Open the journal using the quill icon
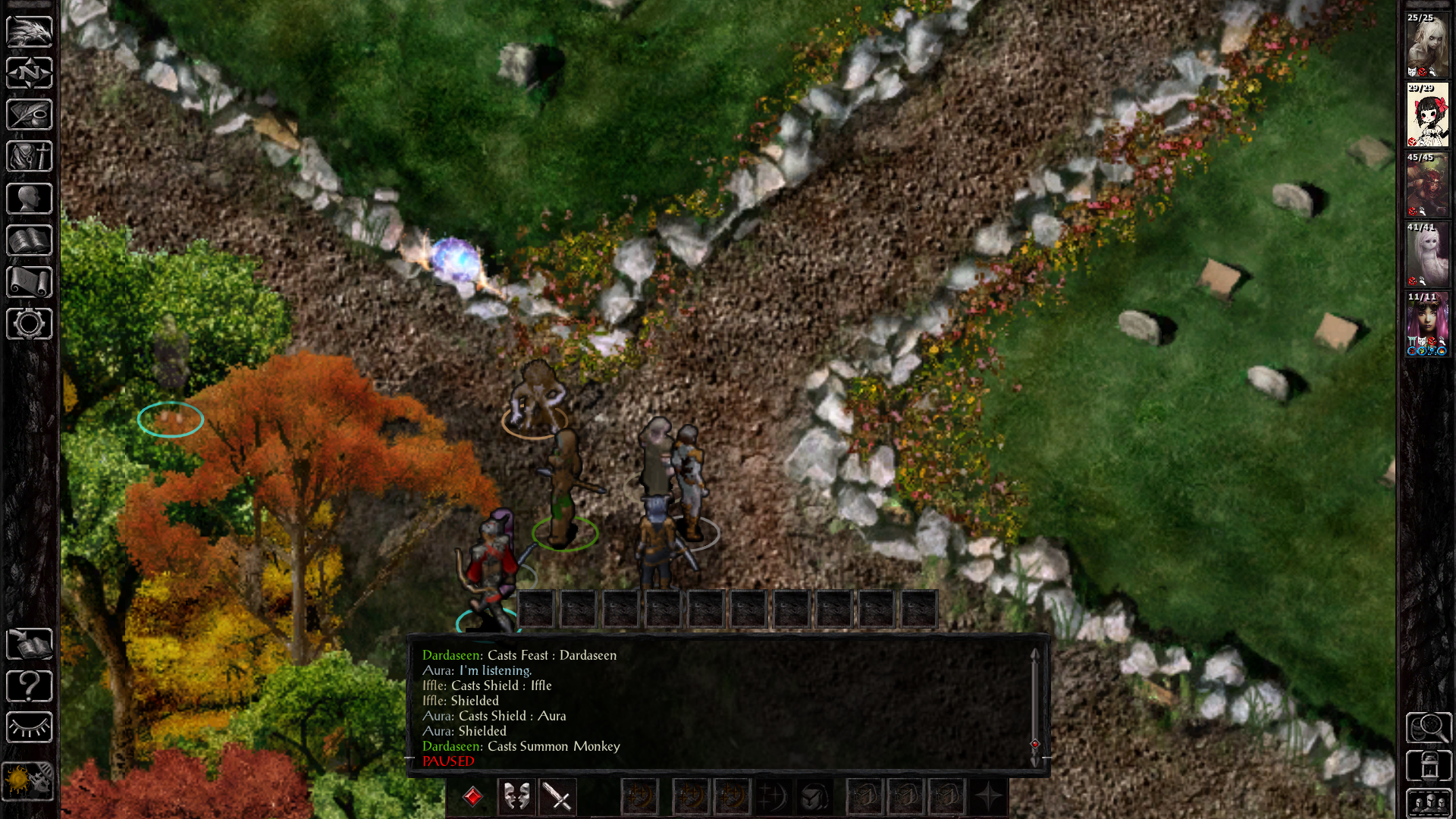Viewport: 1456px width, 819px height. coord(30,115)
